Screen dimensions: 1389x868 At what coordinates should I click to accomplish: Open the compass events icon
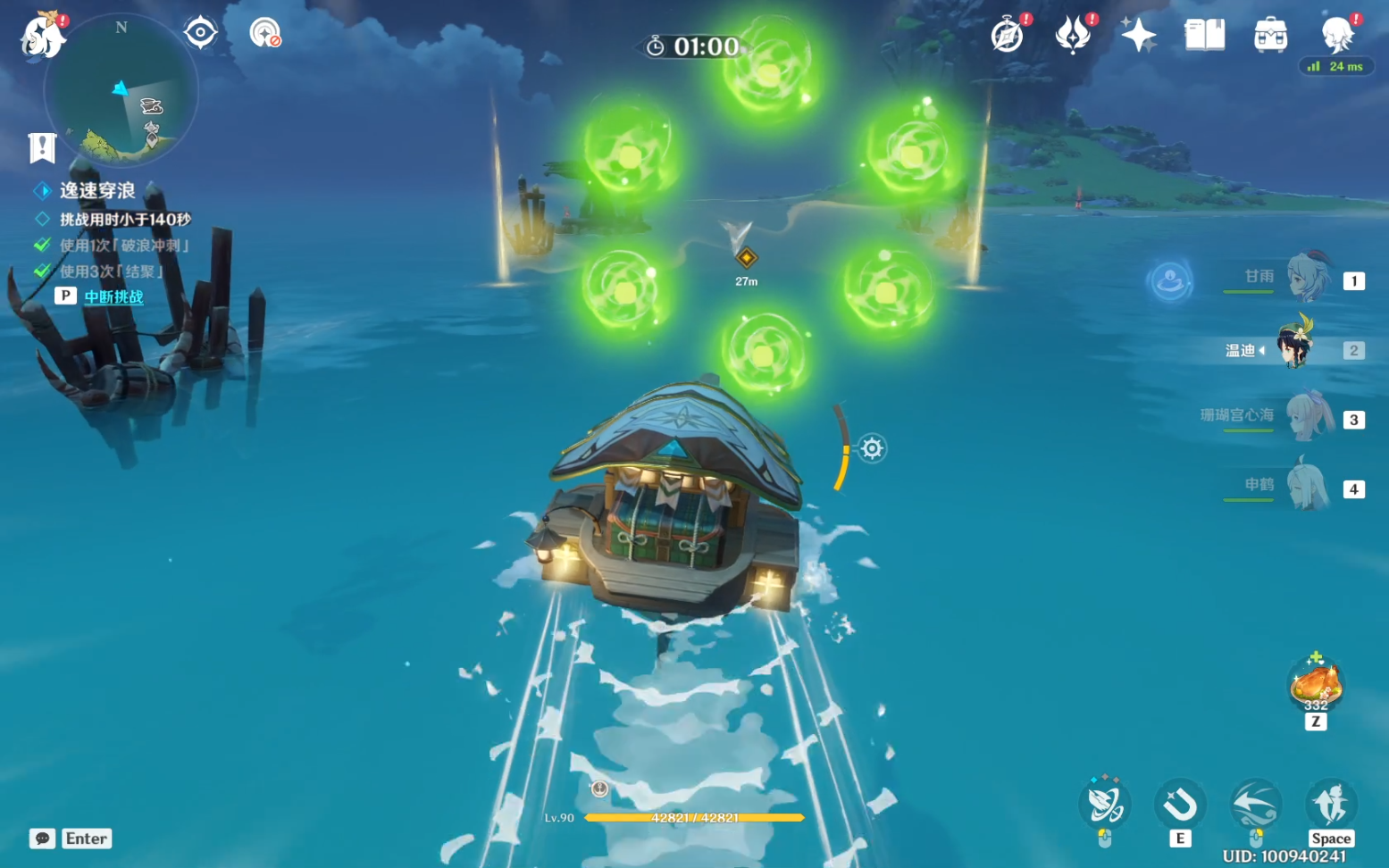tap(1008, 36)
